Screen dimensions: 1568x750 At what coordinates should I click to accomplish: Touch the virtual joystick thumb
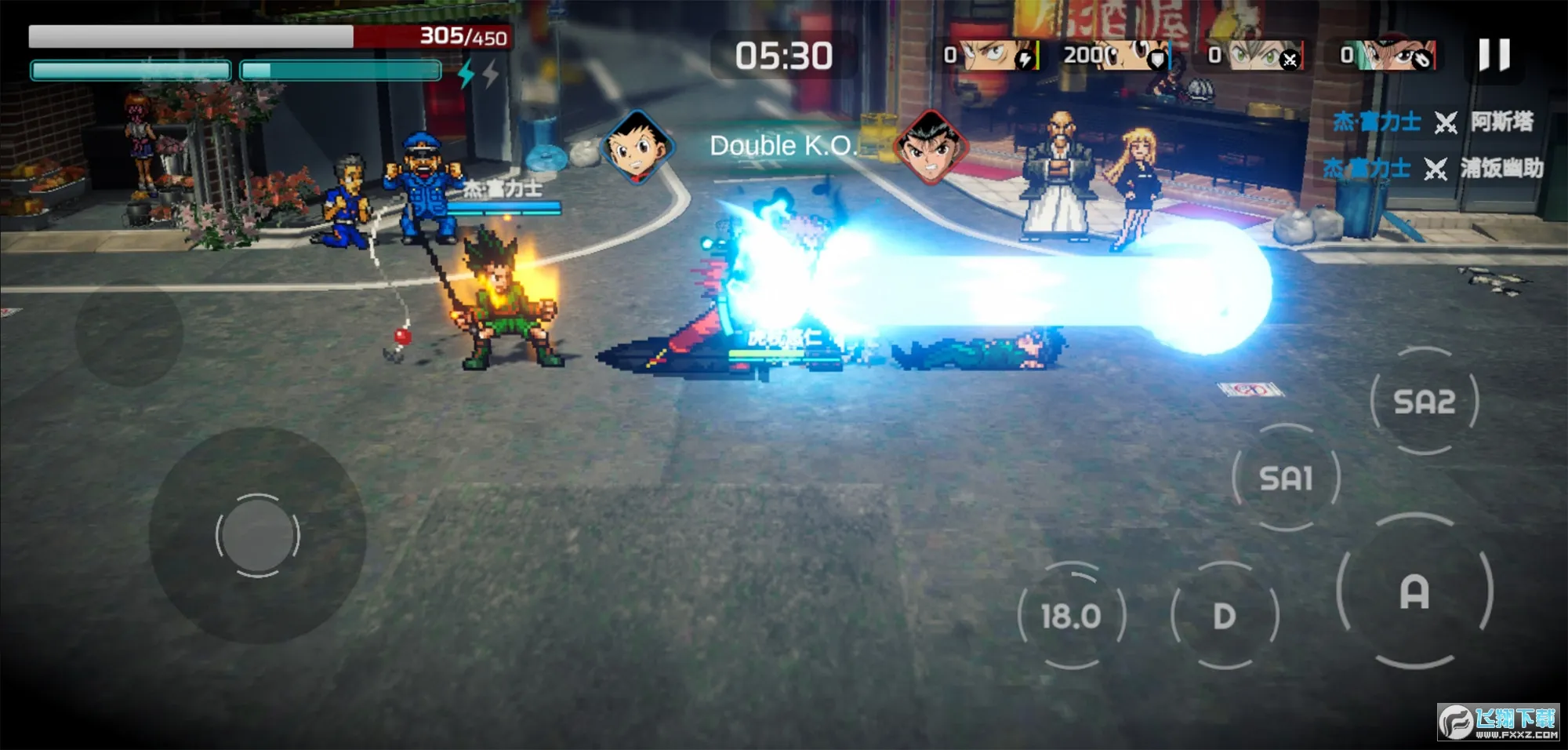[x=257, y=536]
